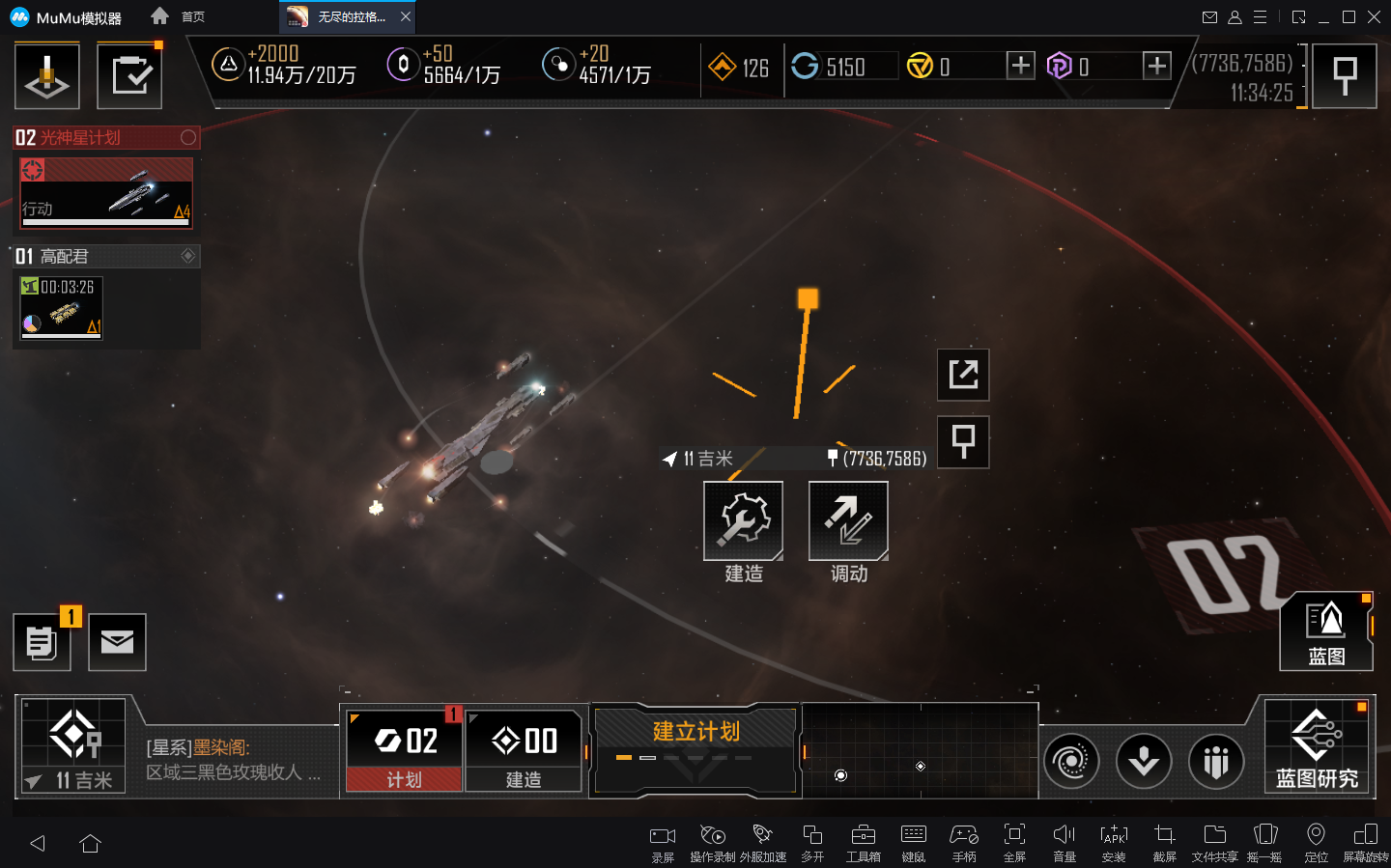Select the 调动 dispatch action
The image size is (1391, 868).
[848, 521]
